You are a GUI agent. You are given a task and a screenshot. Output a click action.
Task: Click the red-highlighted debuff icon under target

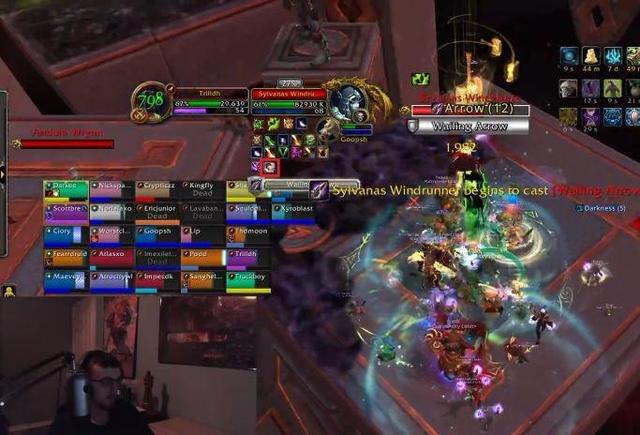270,166
